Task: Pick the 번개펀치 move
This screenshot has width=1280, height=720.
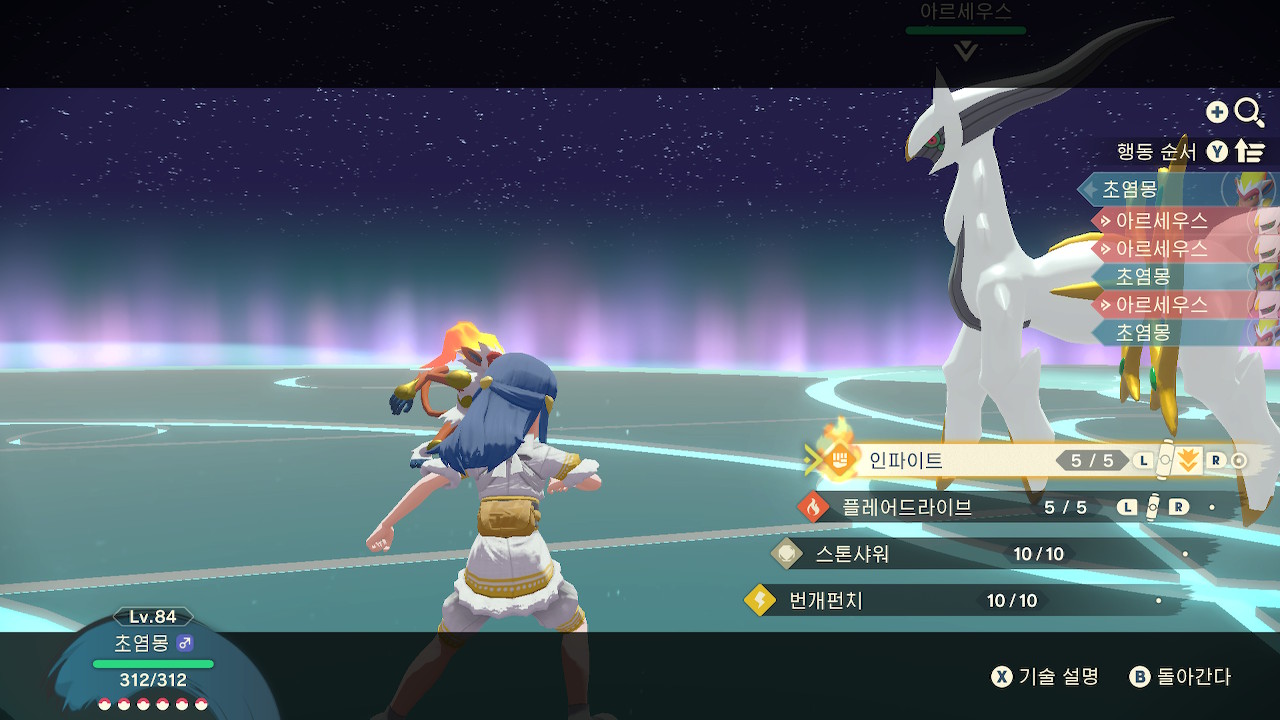Action: tap(826, 600)
